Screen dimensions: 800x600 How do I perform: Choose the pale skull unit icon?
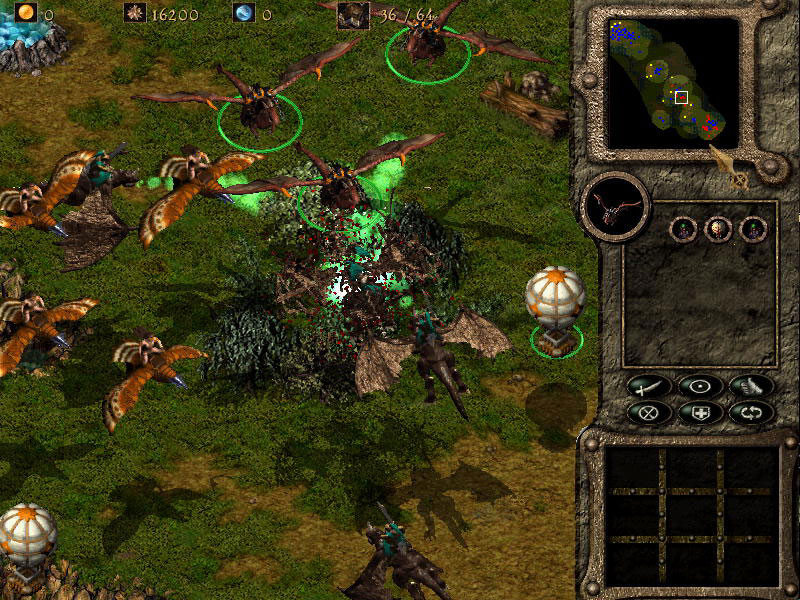pyautogui.click(x=718, y=229)
